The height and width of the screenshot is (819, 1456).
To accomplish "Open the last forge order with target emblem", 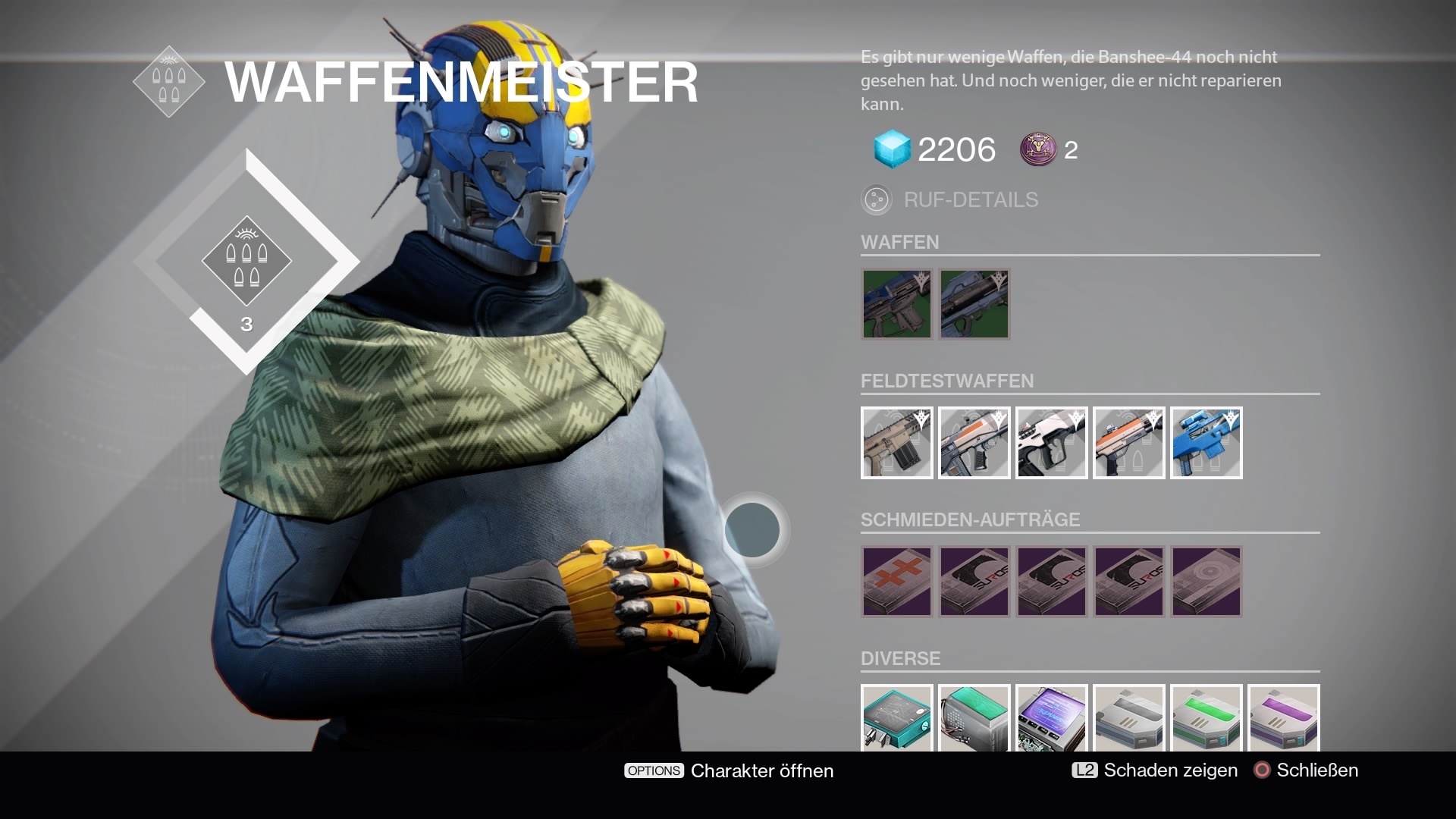I will (1206, 582).
